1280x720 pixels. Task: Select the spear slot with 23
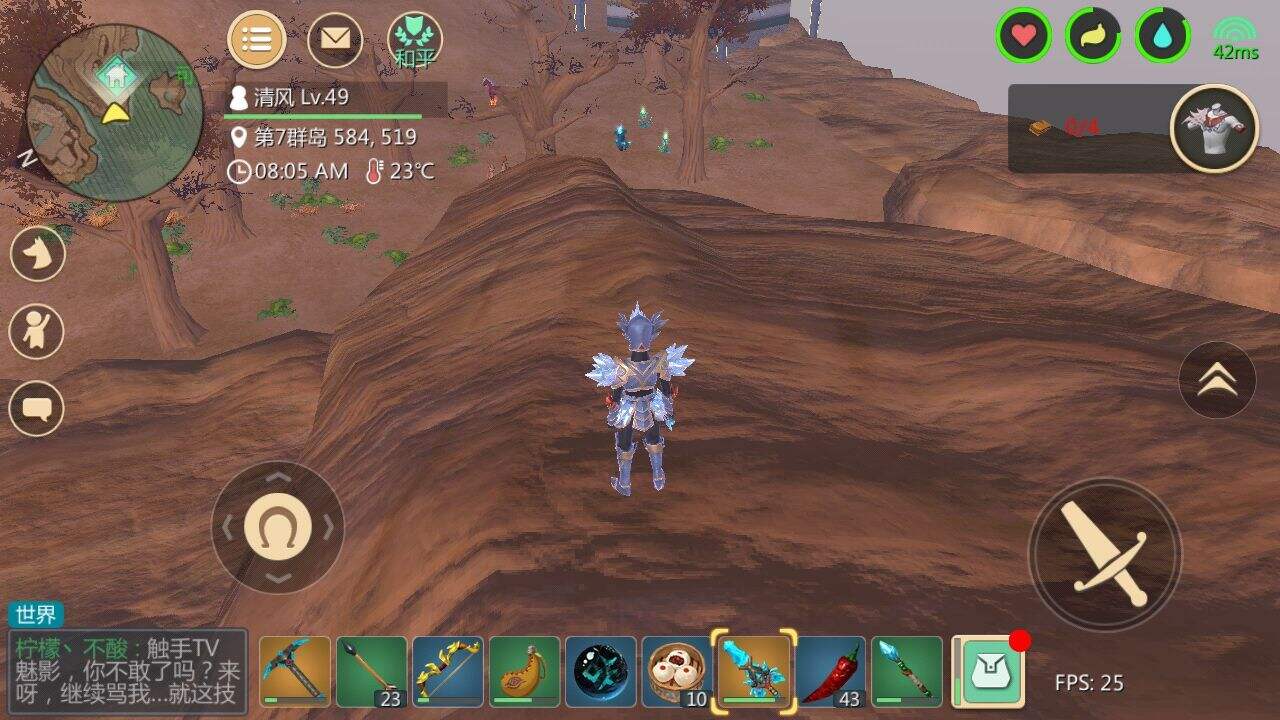click(x=371, y=671)
